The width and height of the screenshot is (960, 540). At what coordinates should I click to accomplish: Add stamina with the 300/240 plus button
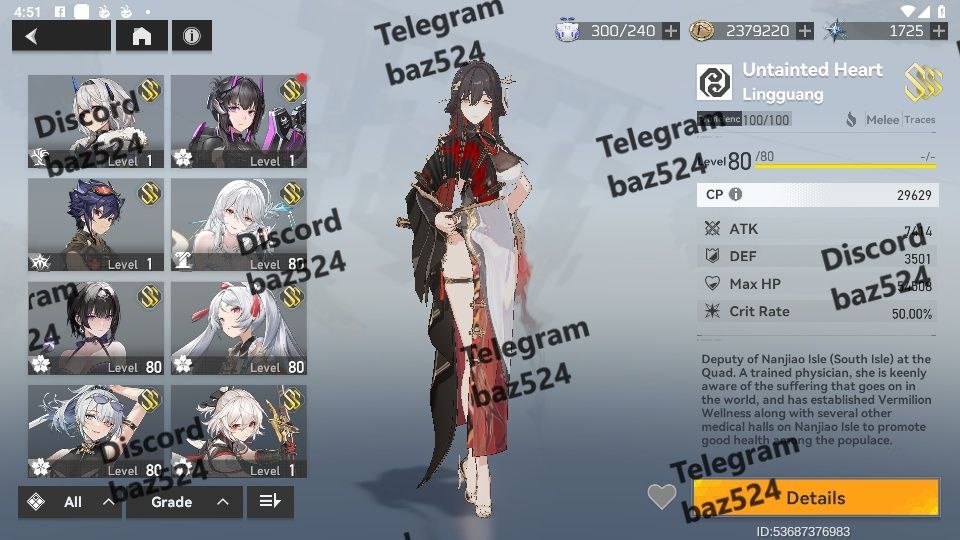(671, 31)
